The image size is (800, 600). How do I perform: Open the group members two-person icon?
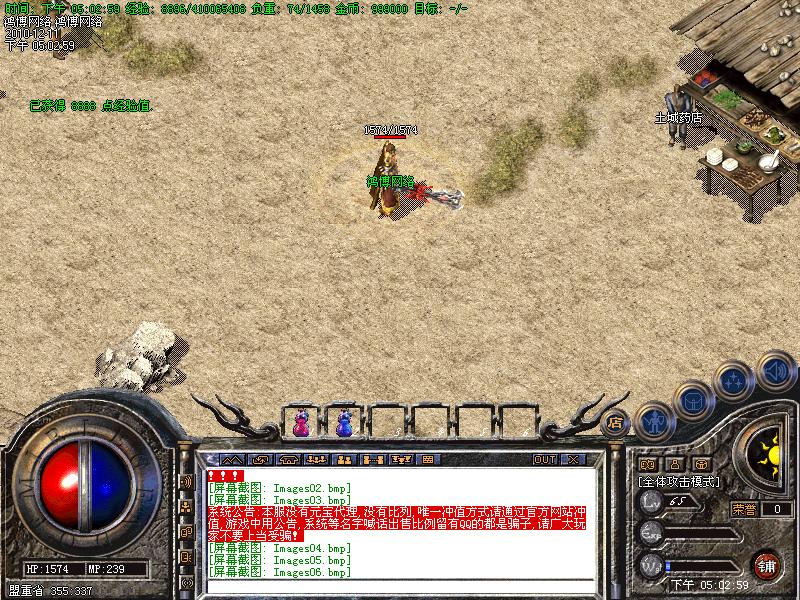tap(343, 460)
